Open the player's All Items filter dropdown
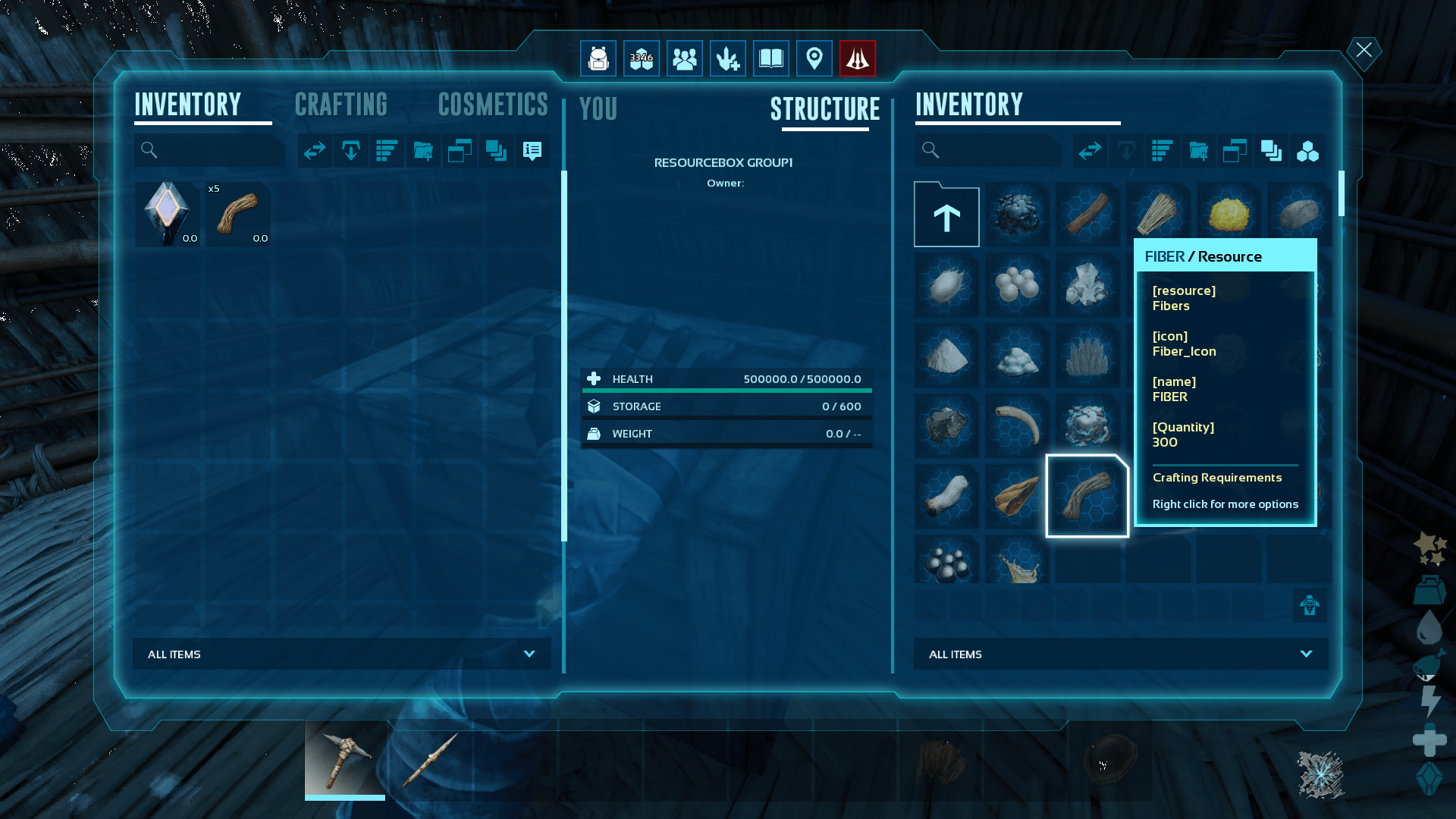1456x819 pixels. 341,654
